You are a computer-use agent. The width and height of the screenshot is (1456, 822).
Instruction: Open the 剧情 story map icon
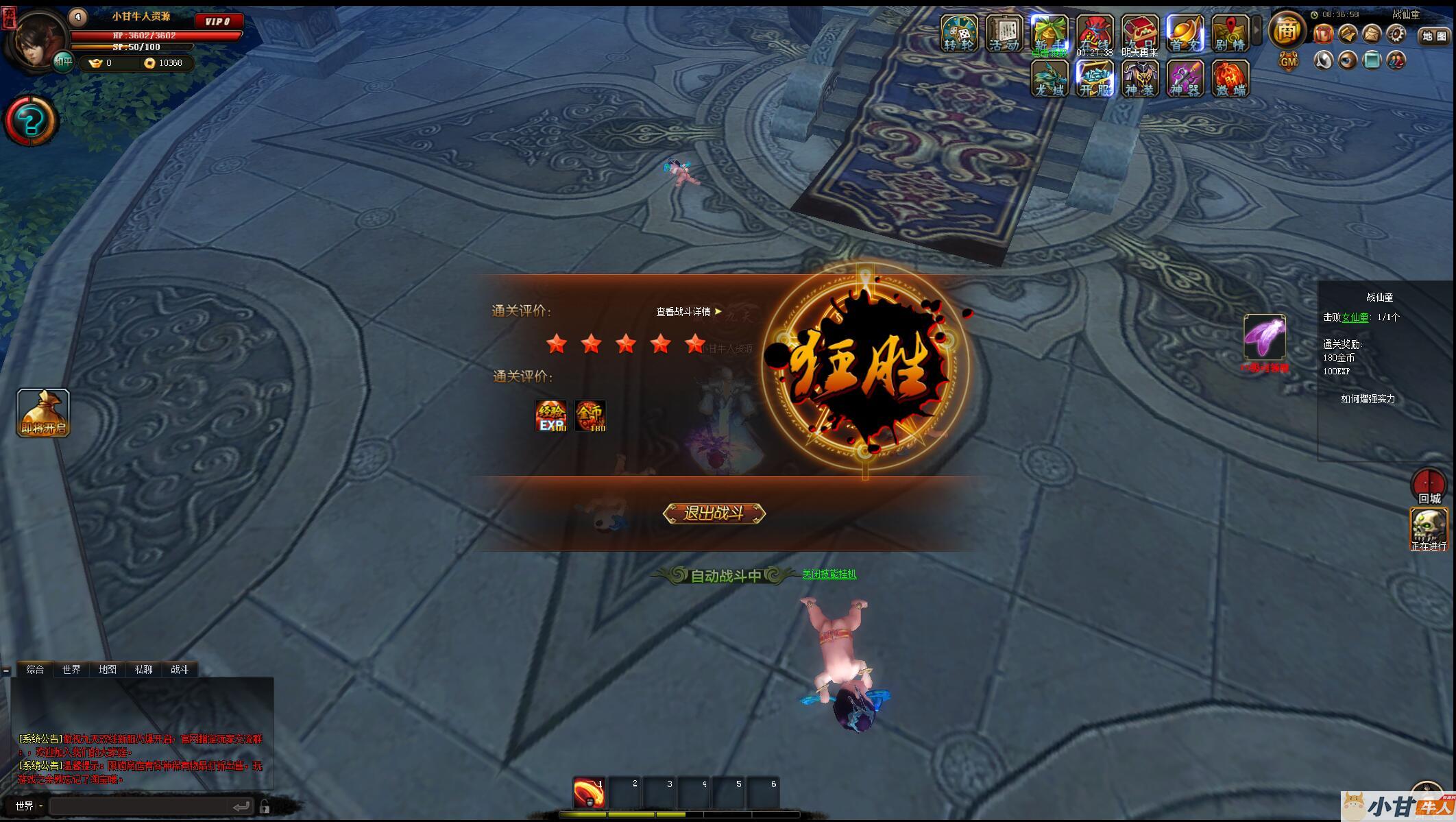point(1230,33)
